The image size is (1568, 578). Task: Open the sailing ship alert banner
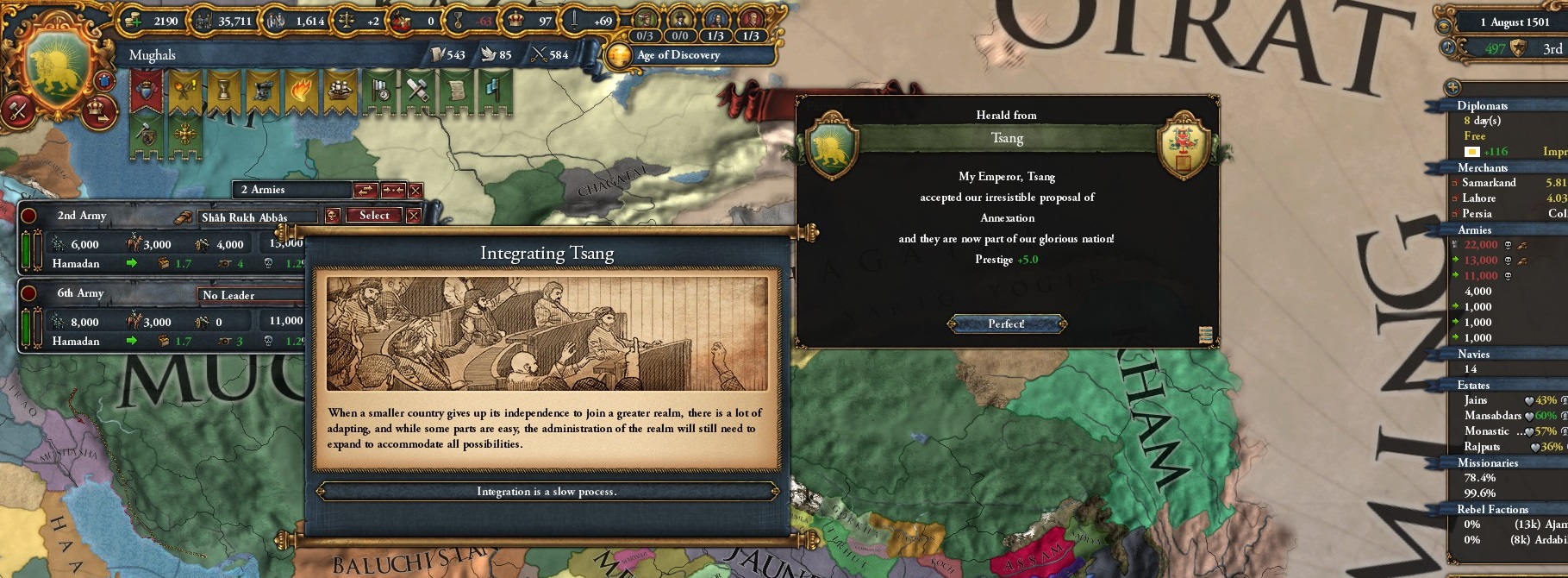click(x=339, y=90)
